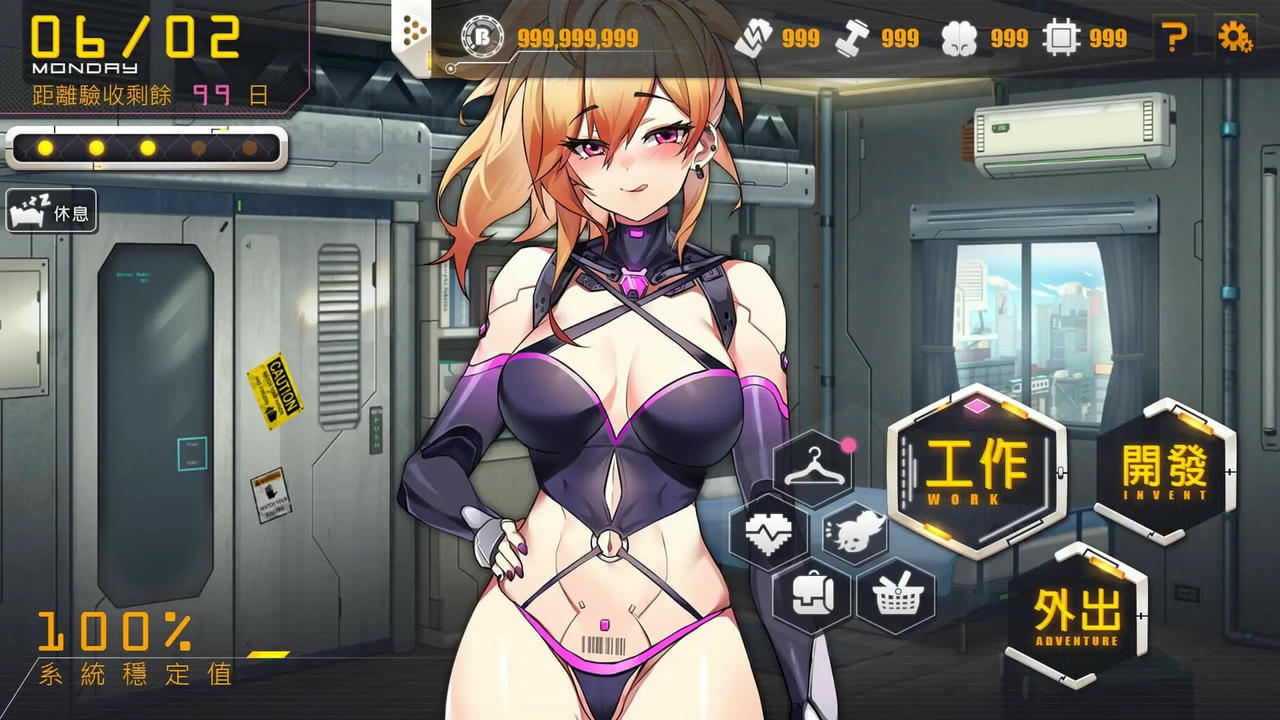Click the third yellow indicator dot
1280x720 pixels.
click(x=147, y=148)
